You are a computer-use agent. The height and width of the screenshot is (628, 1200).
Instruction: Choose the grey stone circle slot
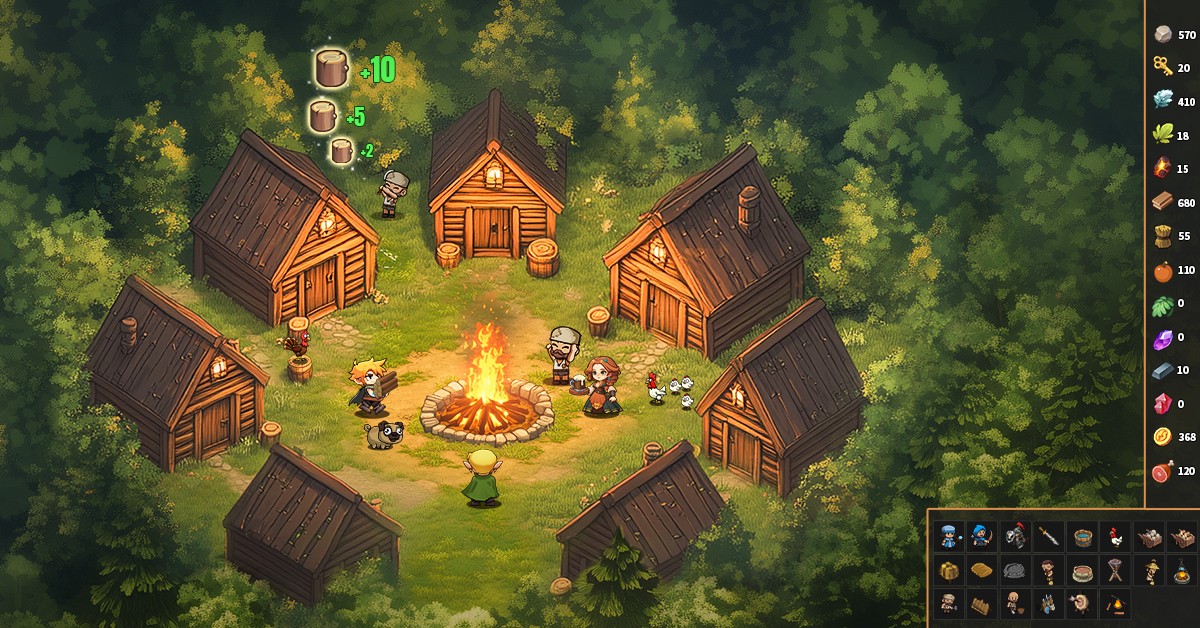(1015, 570)
